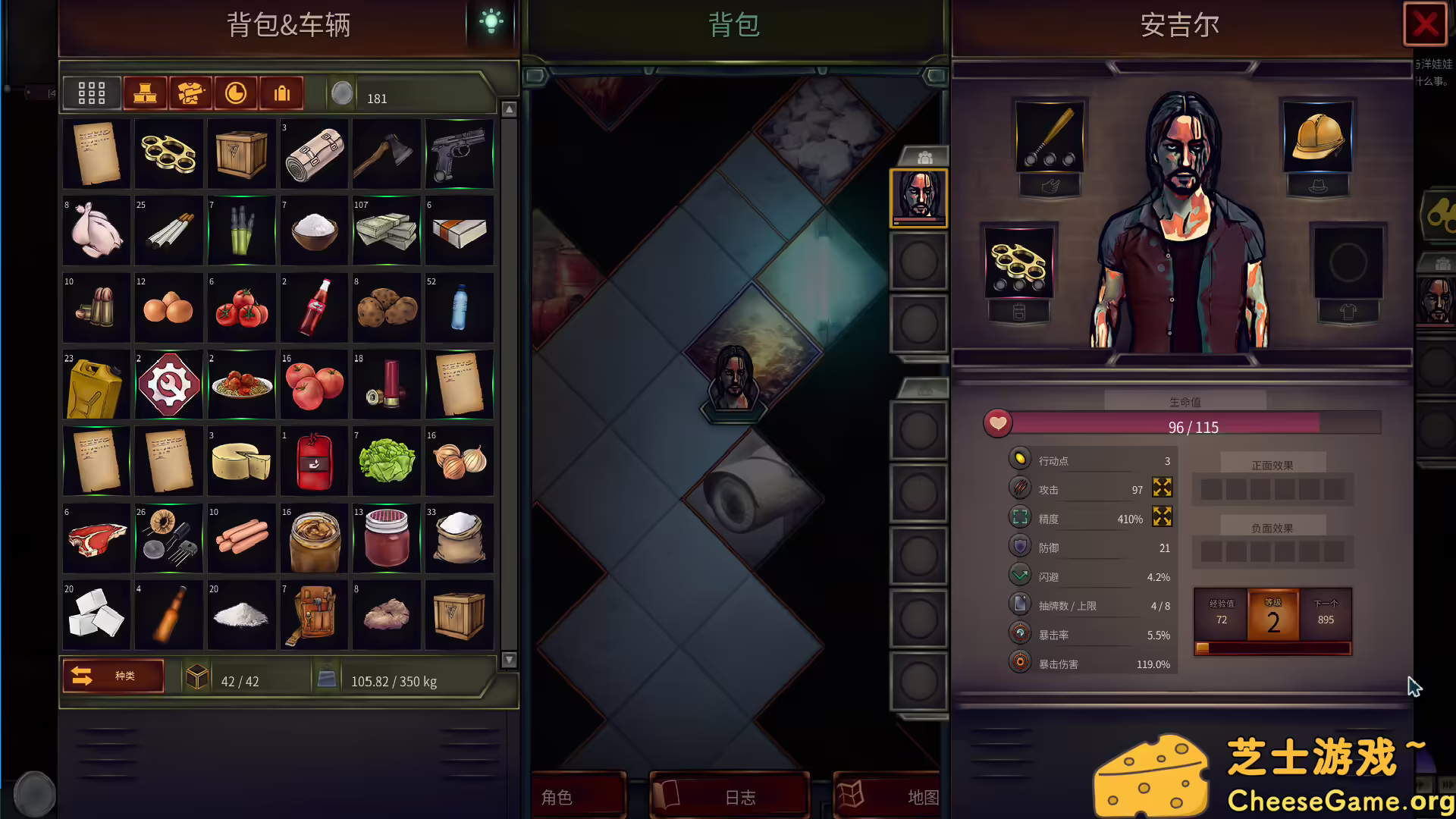Toggle the ammo bag filter icon

(281, 93)
